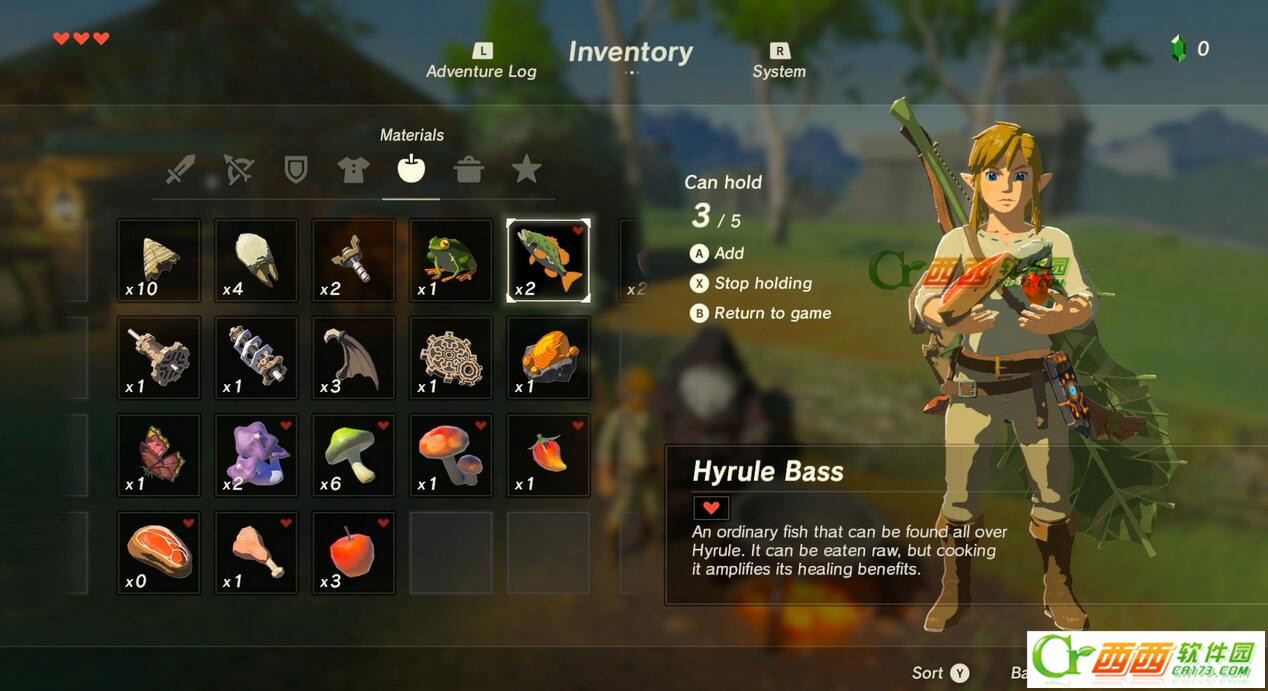Open the System menu screen

click(779, 62)
